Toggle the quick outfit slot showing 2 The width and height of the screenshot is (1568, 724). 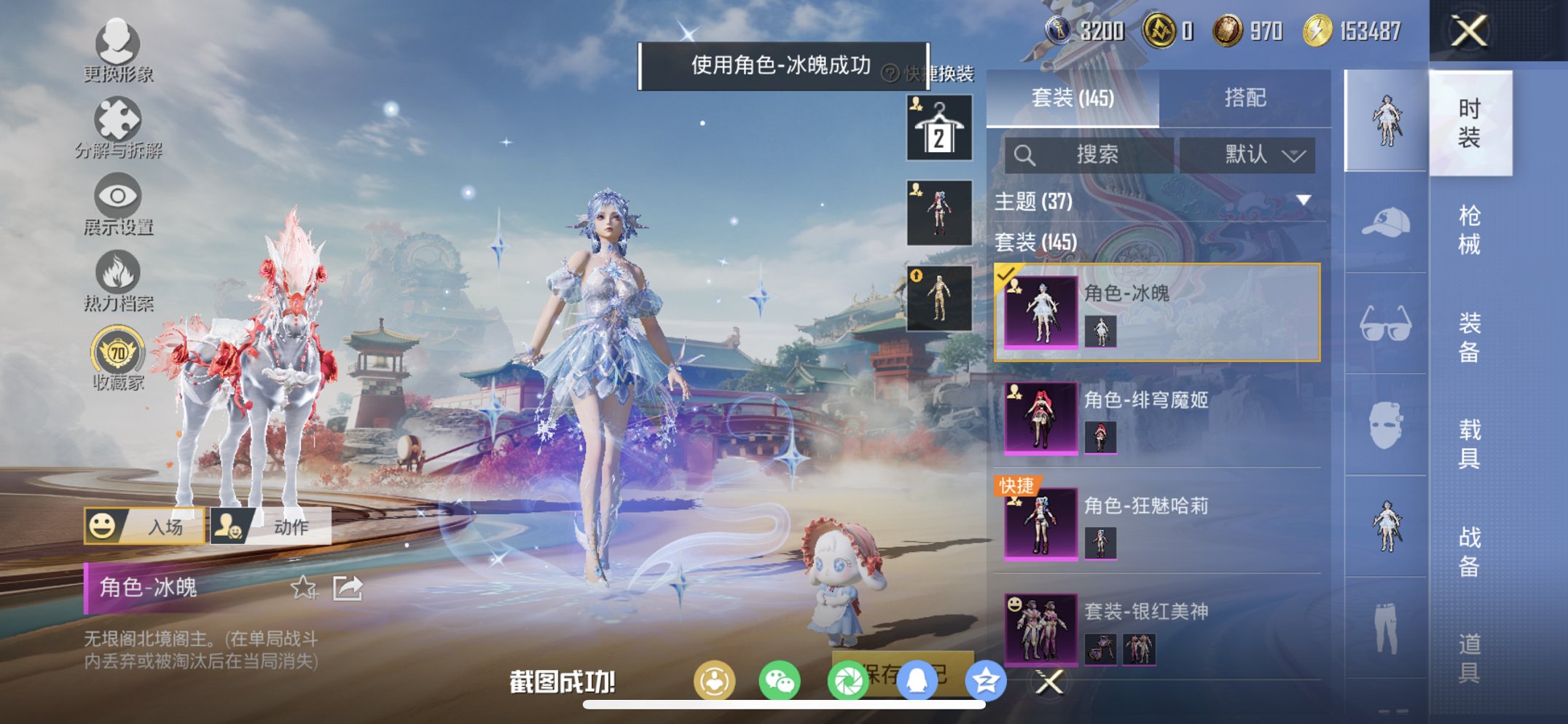pyautogui.click(x=938, y=128)
